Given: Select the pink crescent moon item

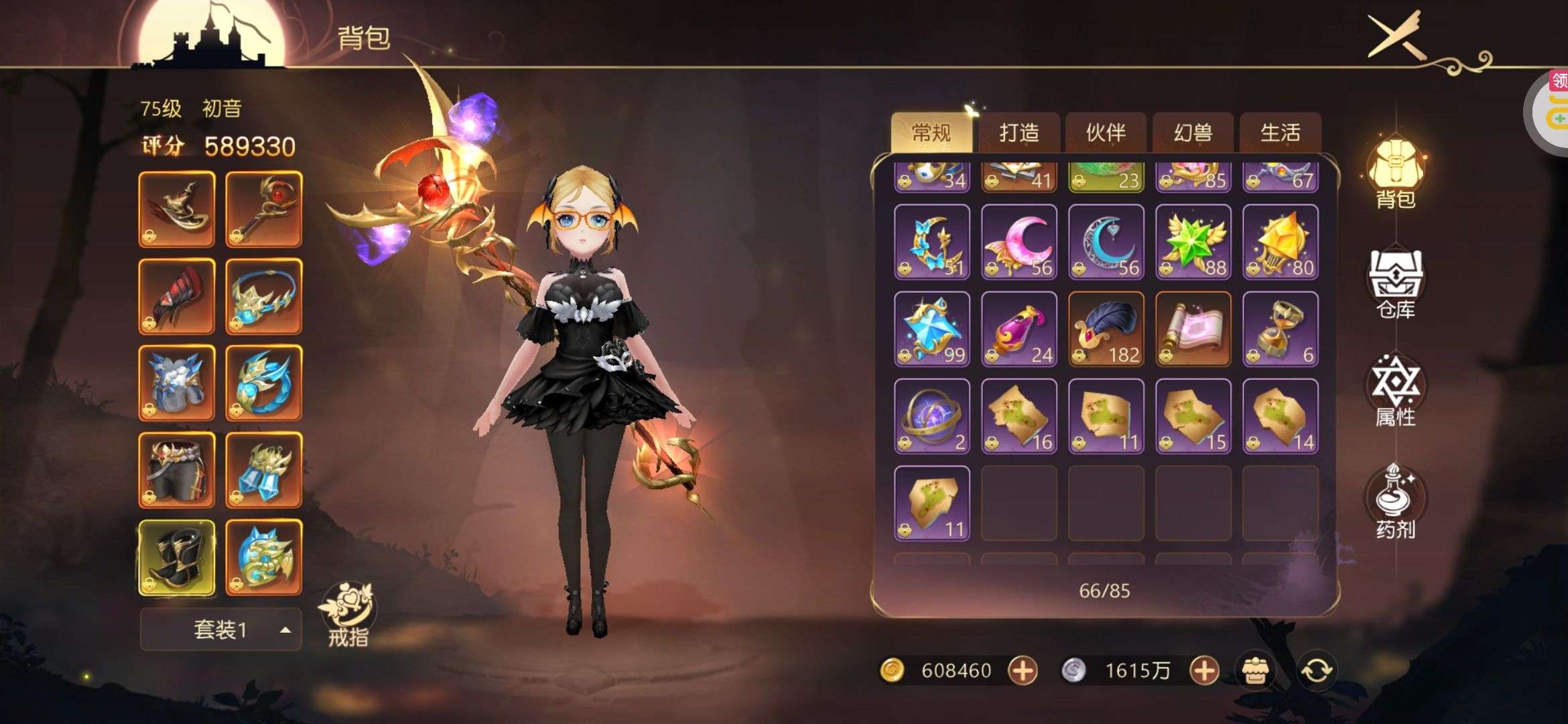Looking at the screenshot, I should (x=1019, y=242).
